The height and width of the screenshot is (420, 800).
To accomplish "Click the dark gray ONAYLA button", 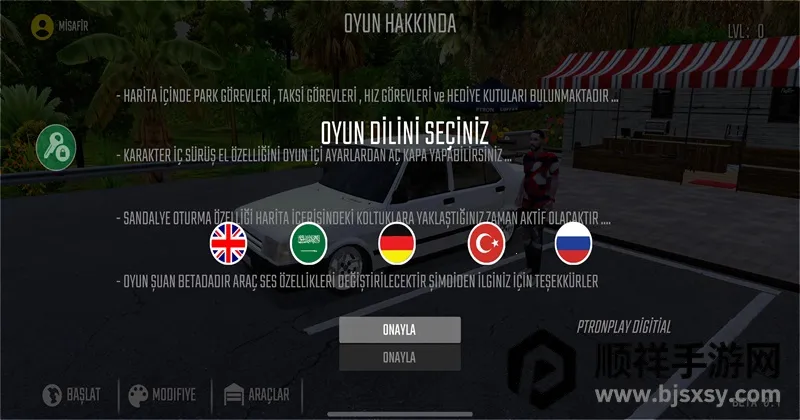I will point(399,357).
